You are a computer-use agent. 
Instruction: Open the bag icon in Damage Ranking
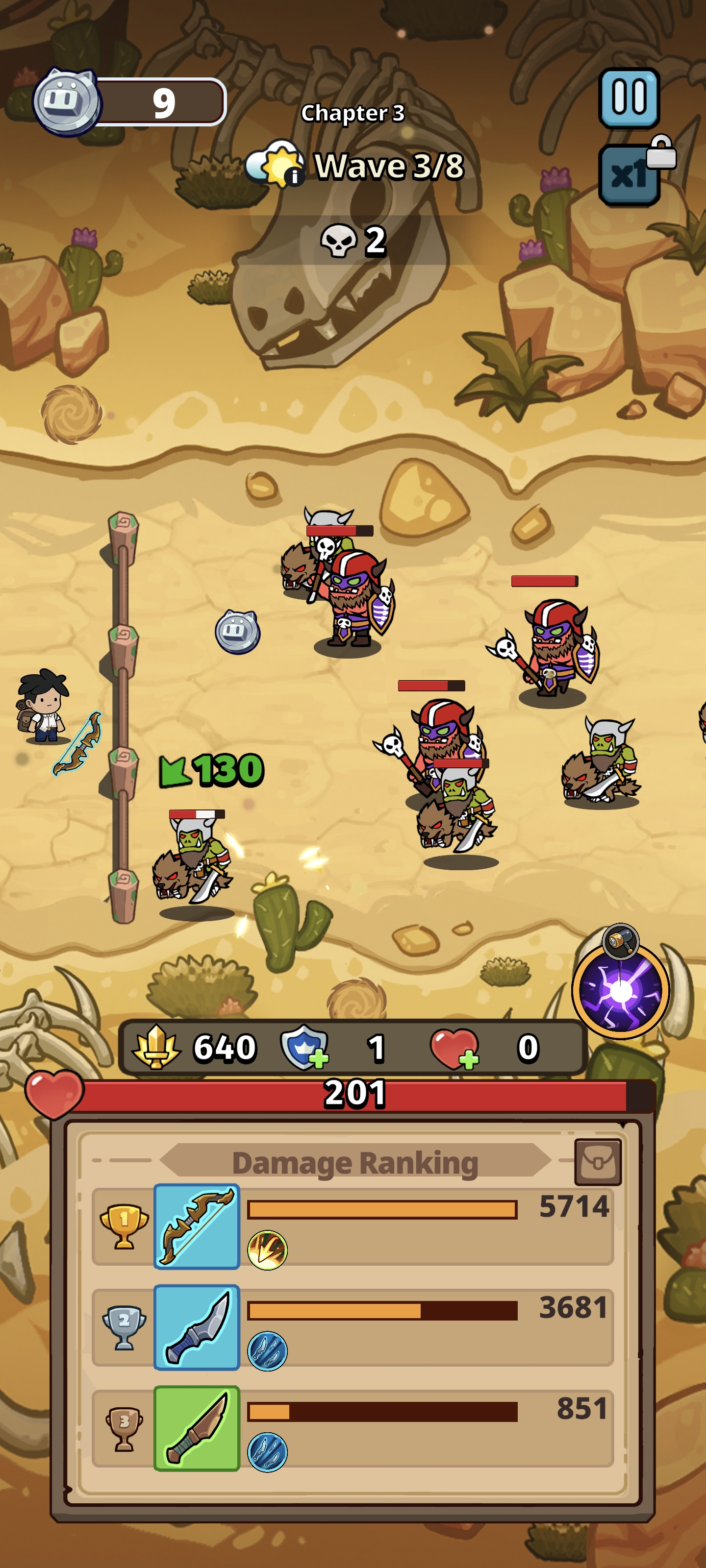[x=598, y=1162]
